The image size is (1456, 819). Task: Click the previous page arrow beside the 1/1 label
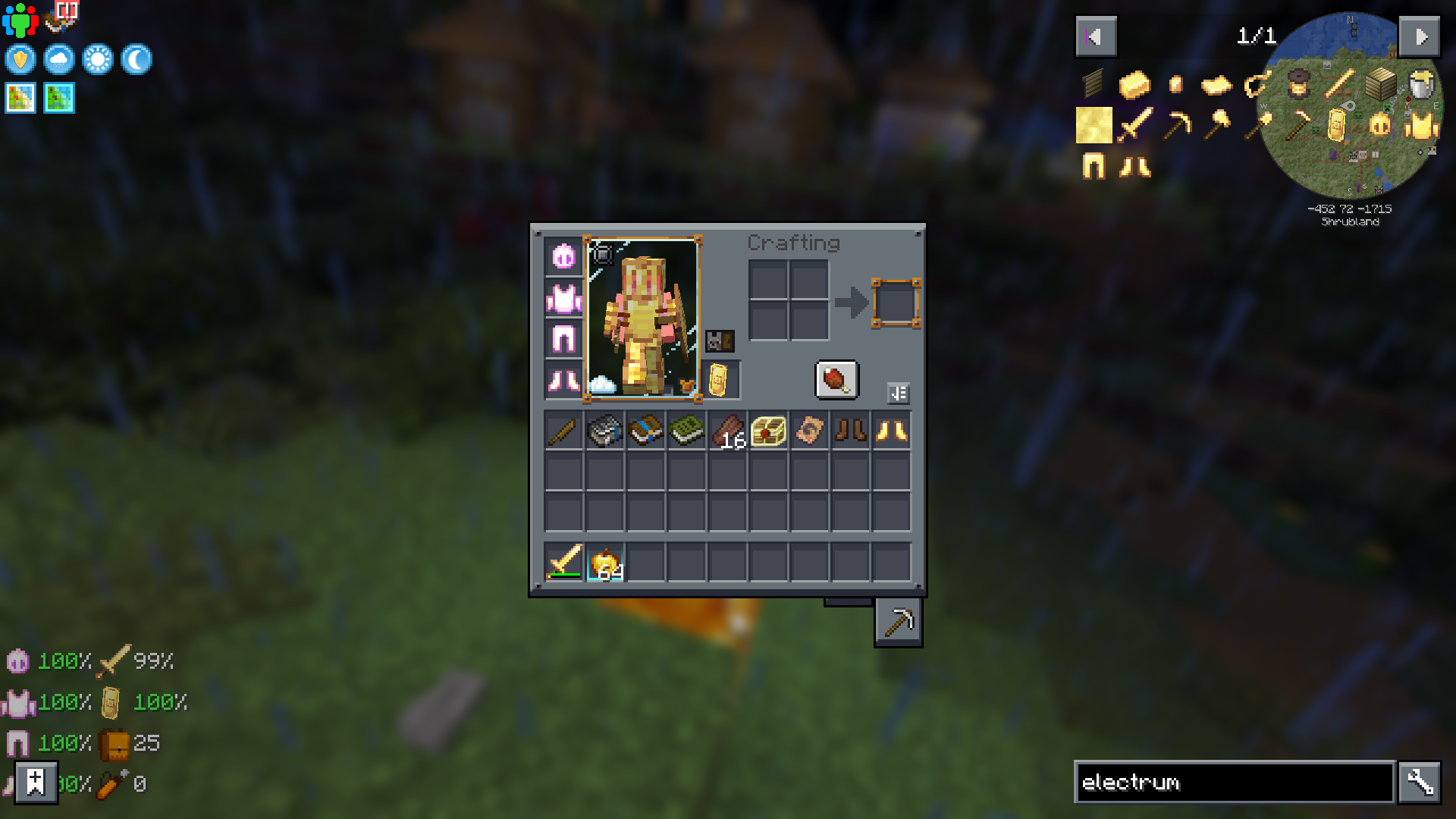click(x=1095, y=36)
